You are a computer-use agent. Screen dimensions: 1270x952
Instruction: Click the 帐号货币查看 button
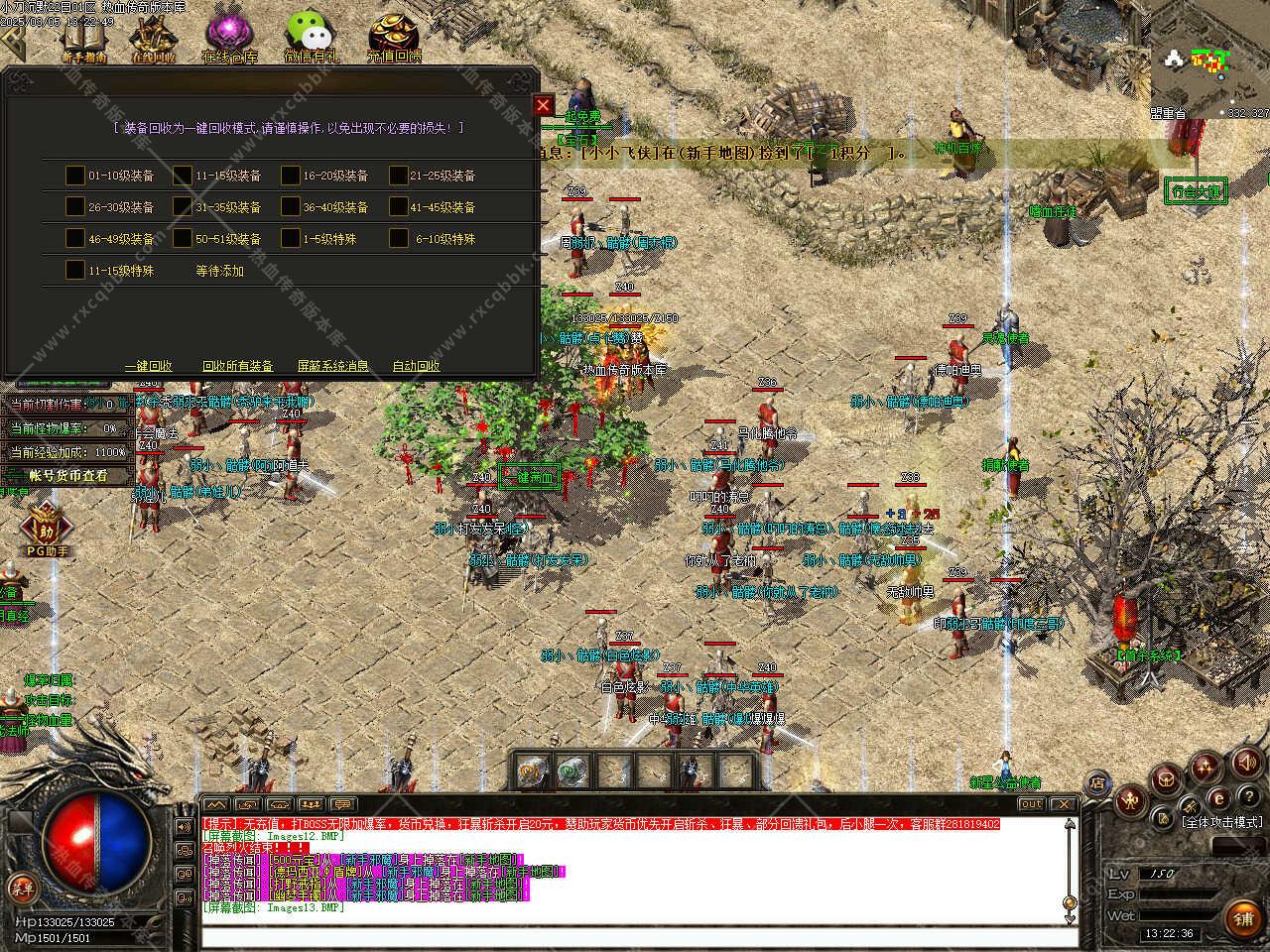point(67,476)
